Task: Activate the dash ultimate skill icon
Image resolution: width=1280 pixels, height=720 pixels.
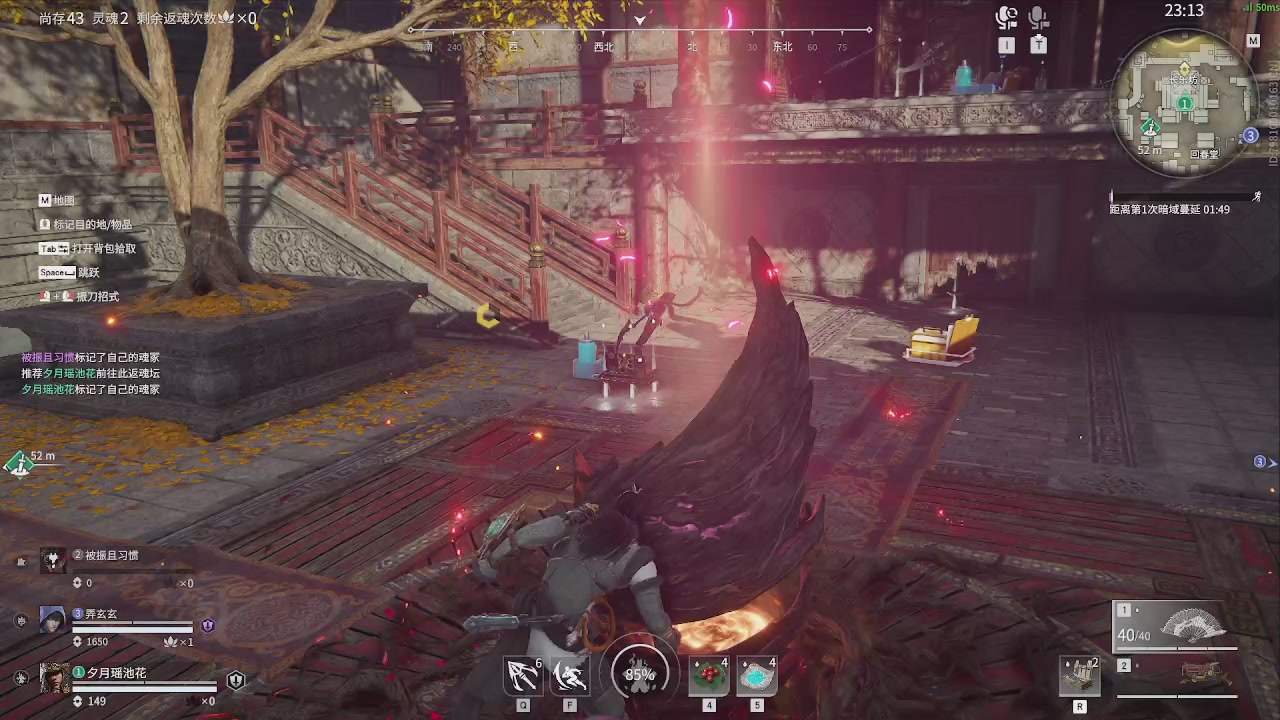Action: point(570,677)
